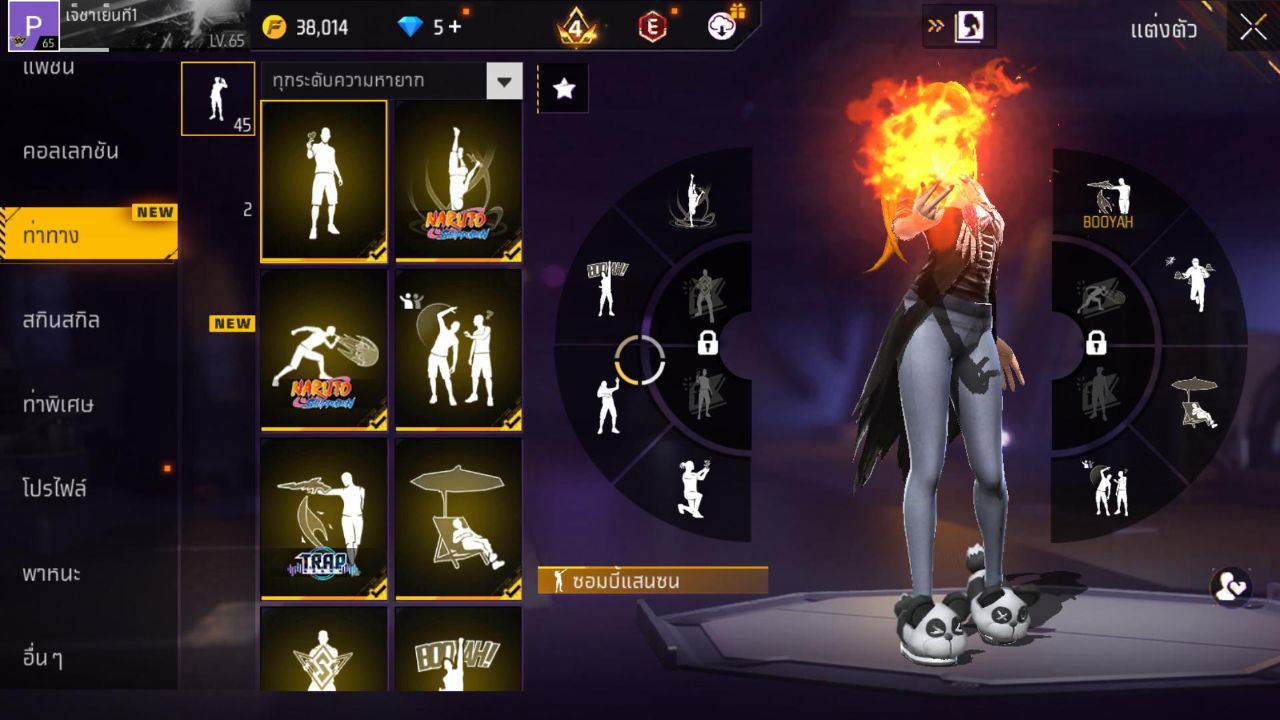1280x720 pixels.
Task: Expand the emote count badge showing 45
Action: pyautogui.click(x=217, y=100)
